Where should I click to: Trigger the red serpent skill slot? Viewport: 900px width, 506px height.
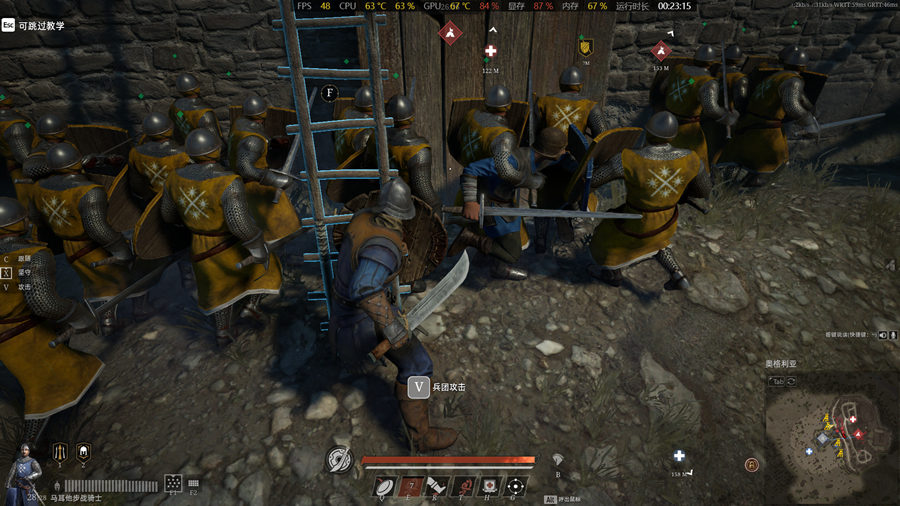tap(462, 486)
